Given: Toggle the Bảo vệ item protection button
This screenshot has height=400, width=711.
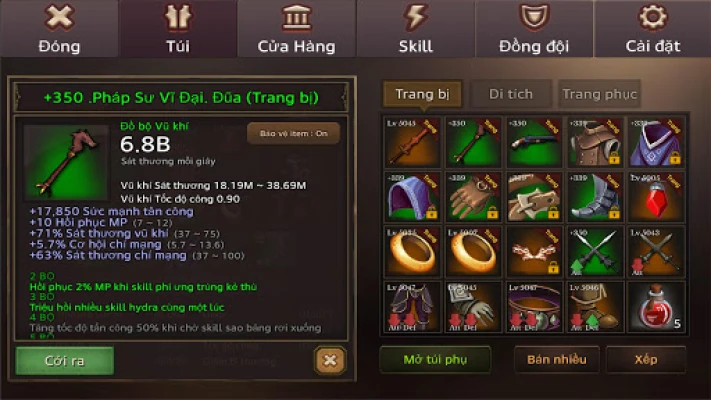Looking at the screenshot, I should point(294,133).
